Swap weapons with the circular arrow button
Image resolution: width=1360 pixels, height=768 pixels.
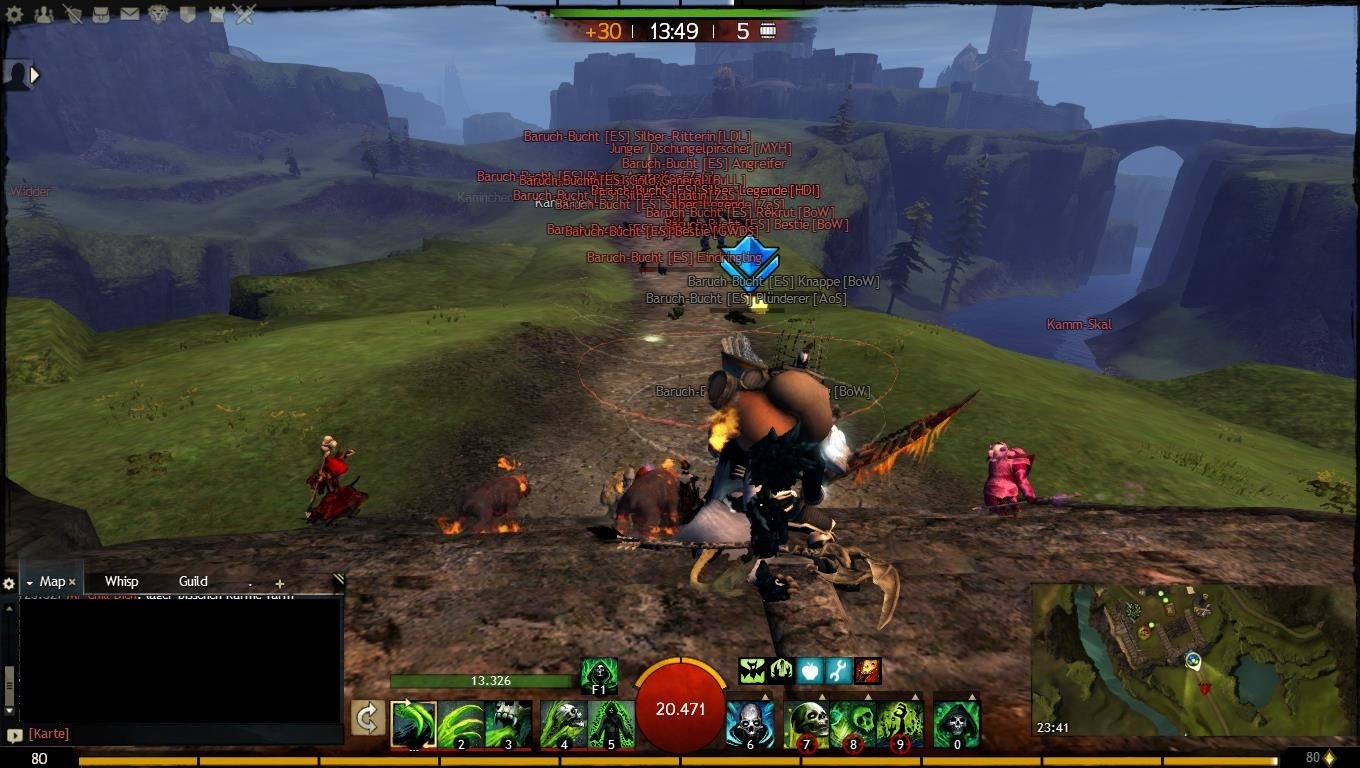(x=368, y=718)
